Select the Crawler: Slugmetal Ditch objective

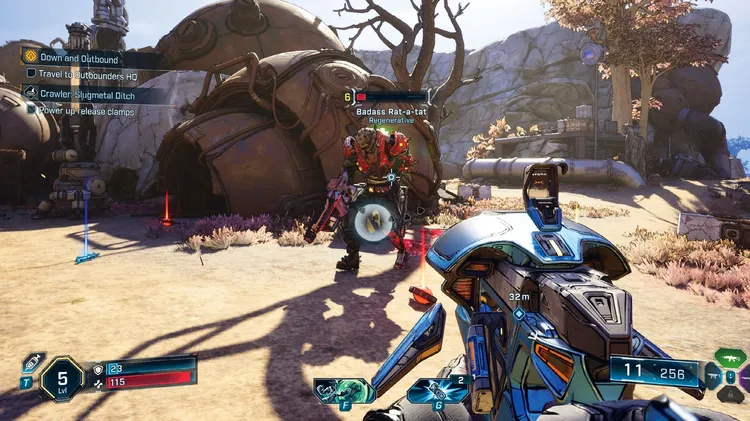tap(92, 94)
